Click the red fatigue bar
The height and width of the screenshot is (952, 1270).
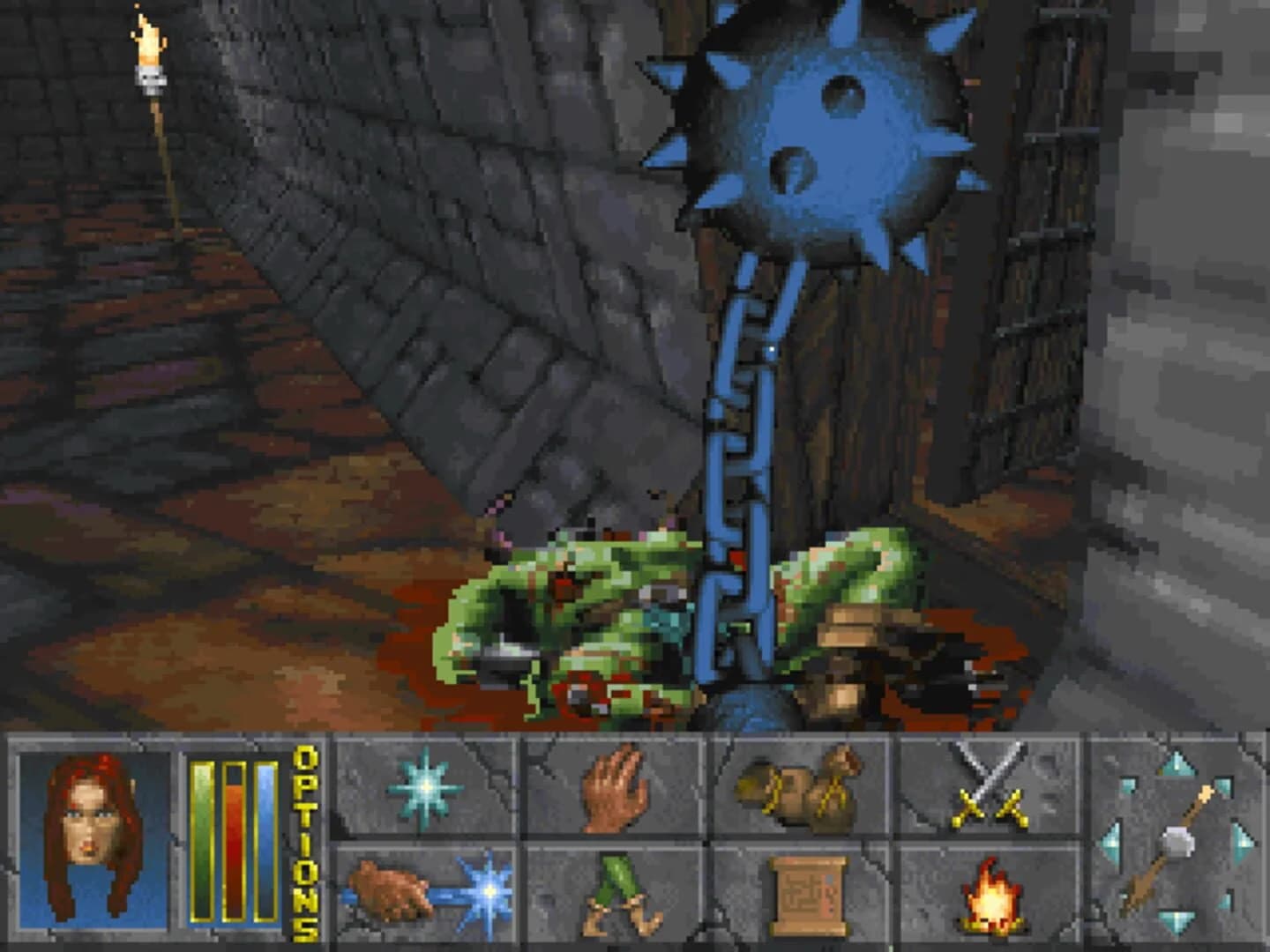[x=233, y=842]
